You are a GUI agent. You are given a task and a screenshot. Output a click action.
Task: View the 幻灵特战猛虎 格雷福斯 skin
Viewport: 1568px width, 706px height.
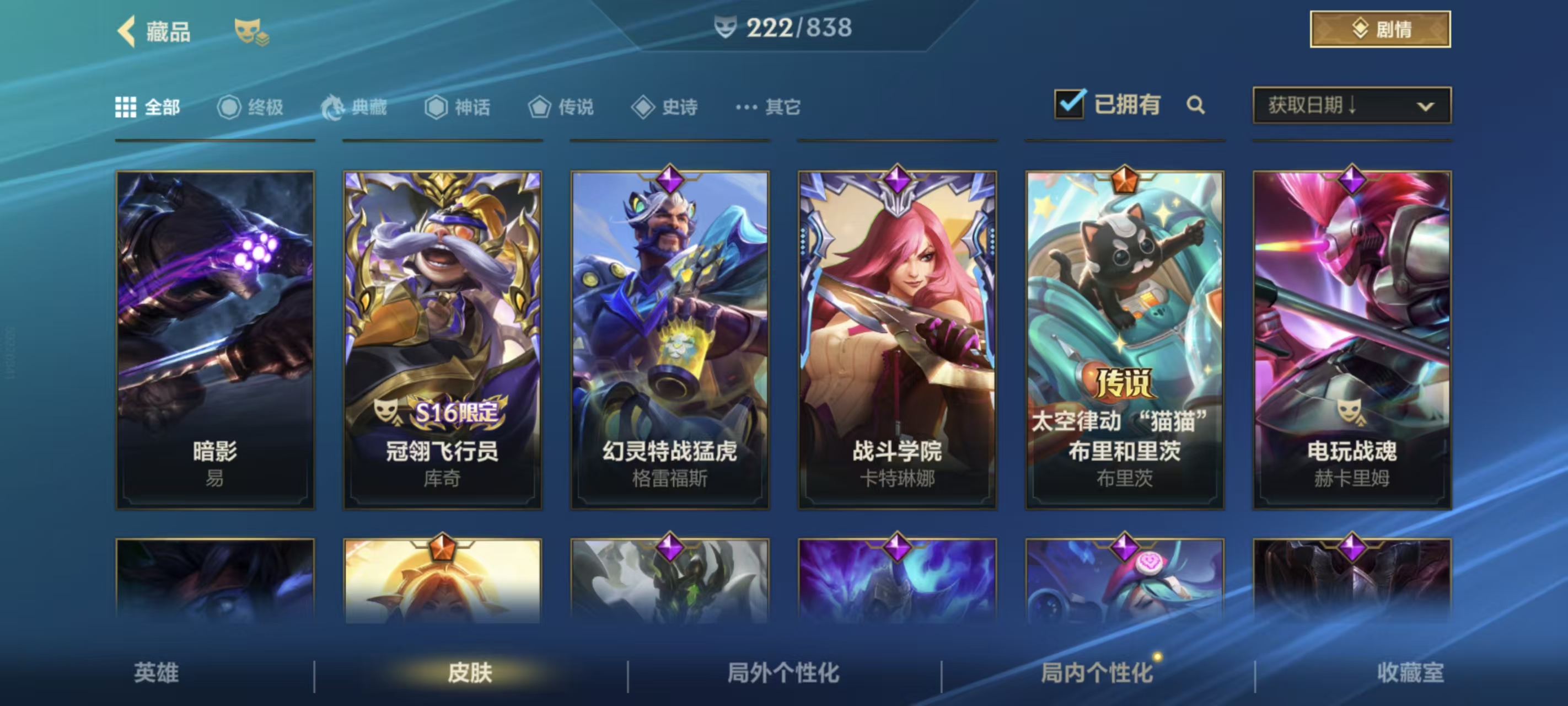tap(669, 339)
